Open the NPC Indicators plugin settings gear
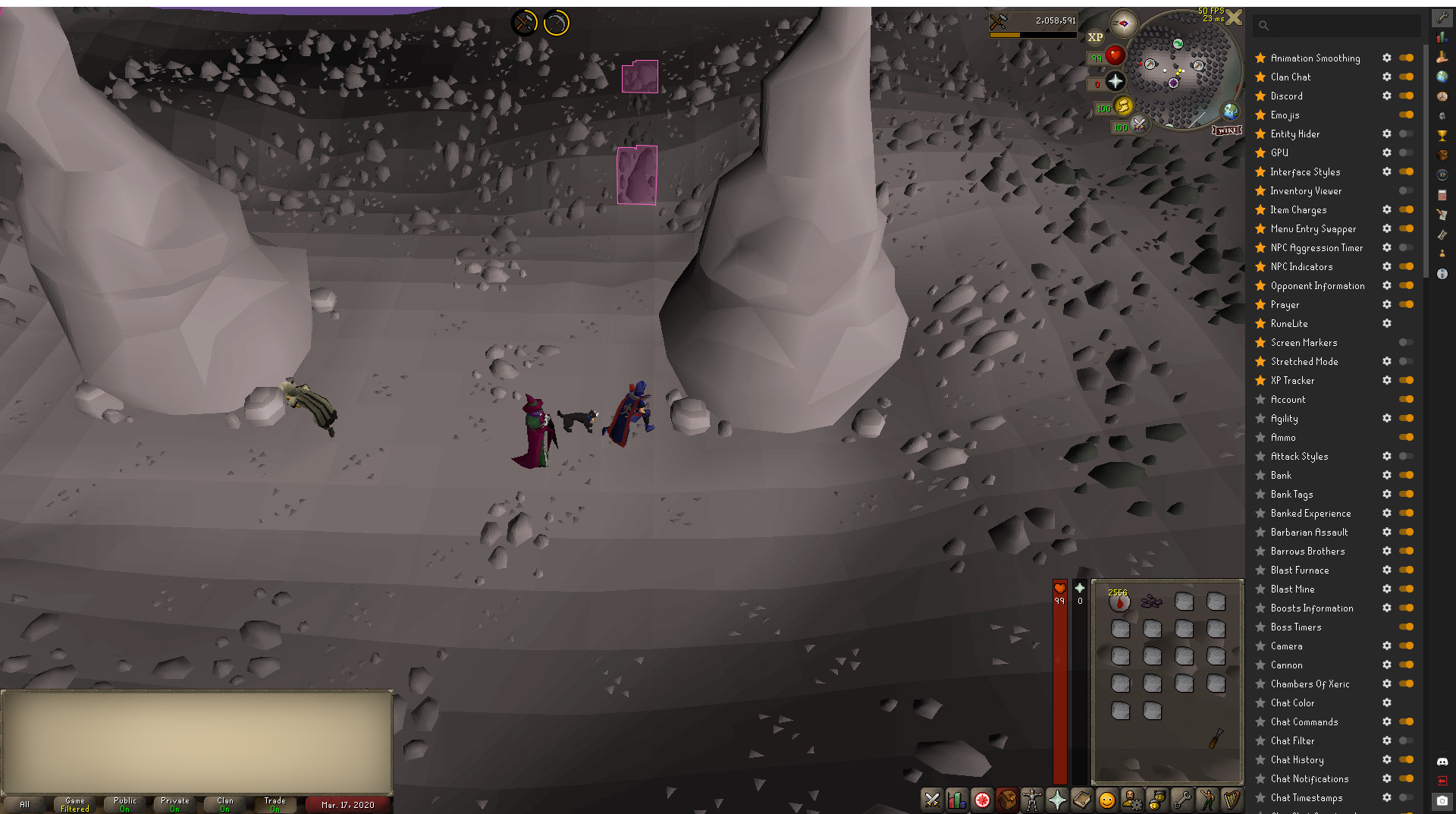 point(1387,266)
